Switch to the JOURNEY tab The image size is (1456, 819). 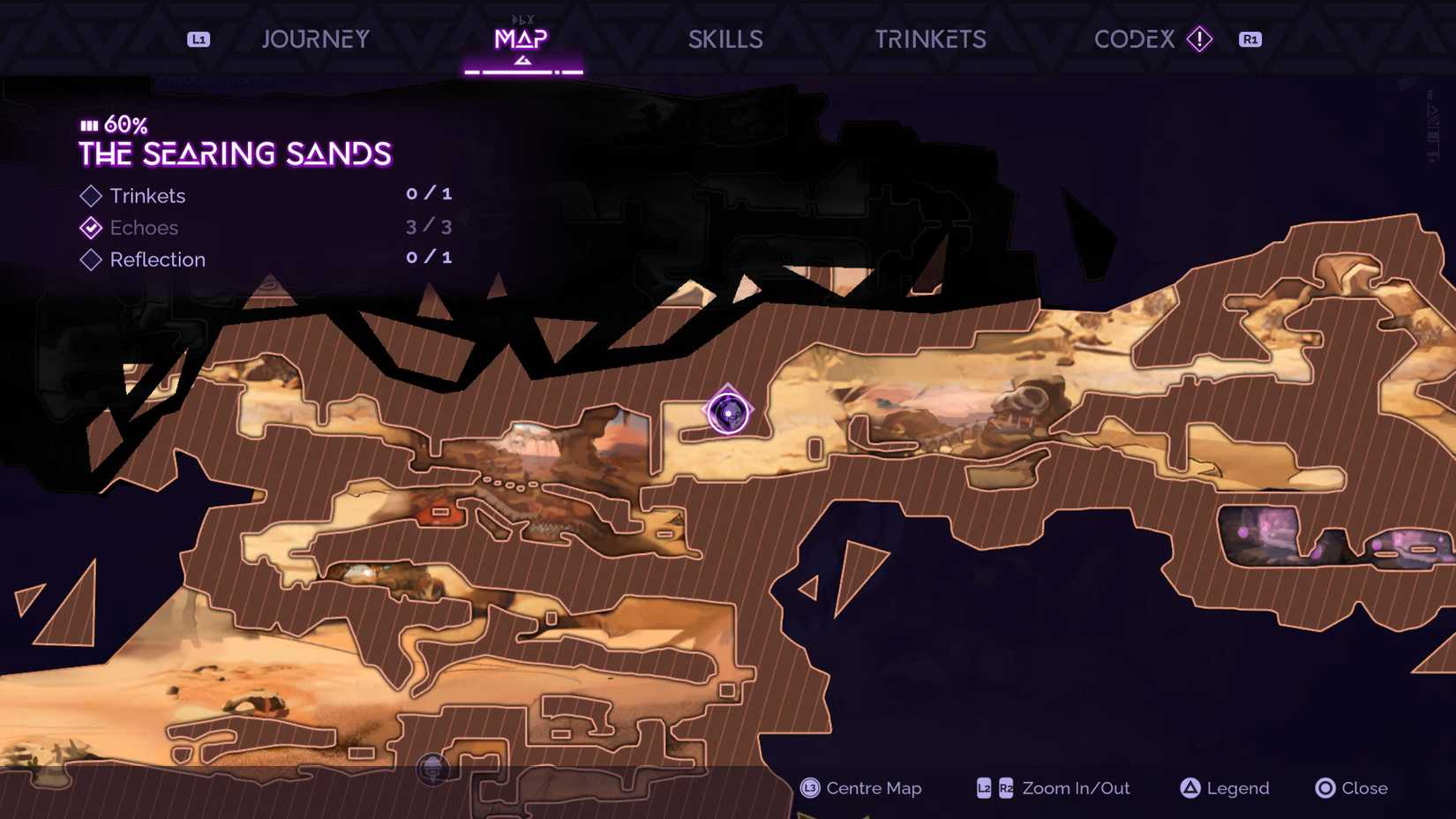(315, 38)
